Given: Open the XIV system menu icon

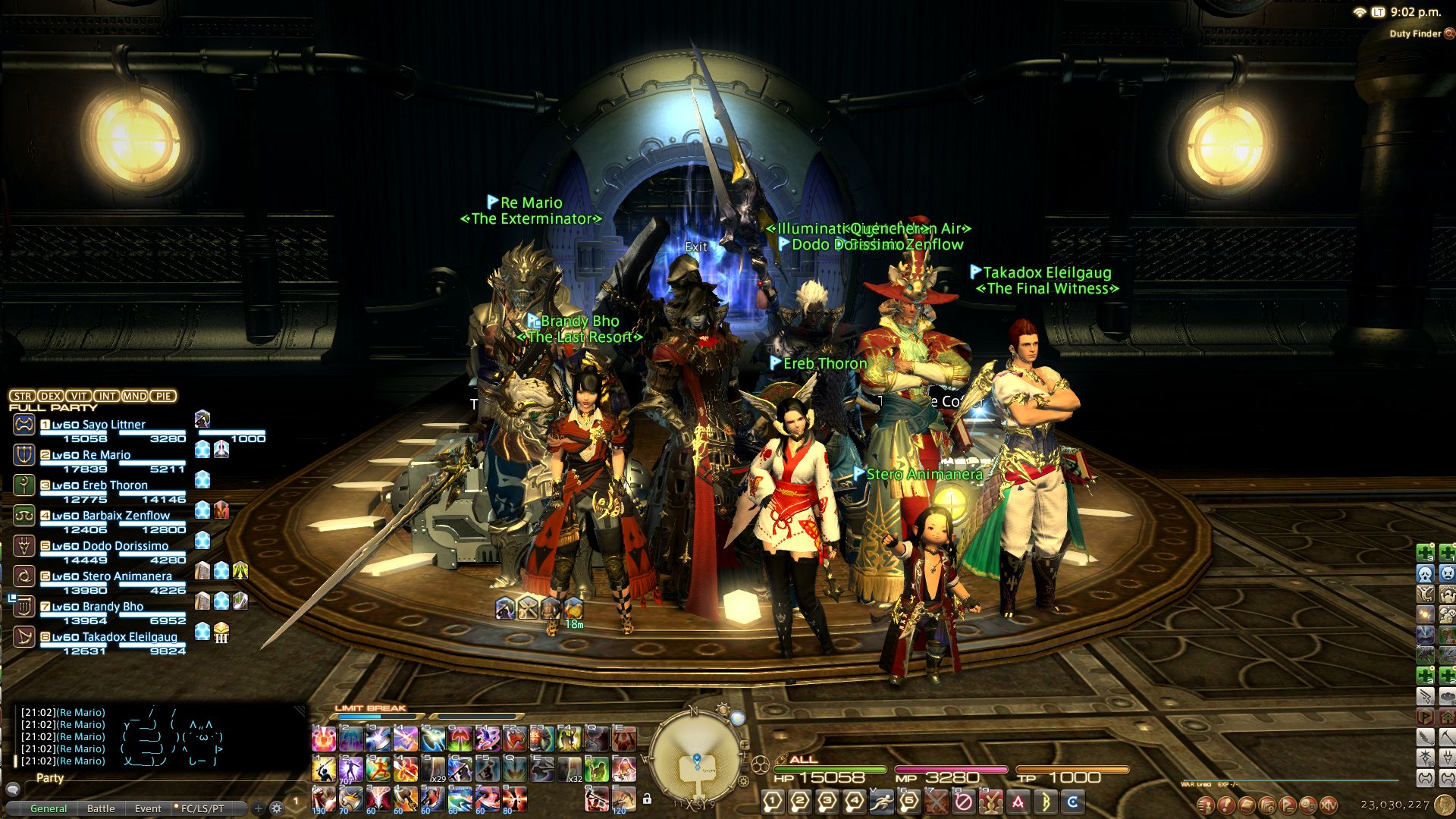Looking at the screenshot, I should [x=1328, y=805].
